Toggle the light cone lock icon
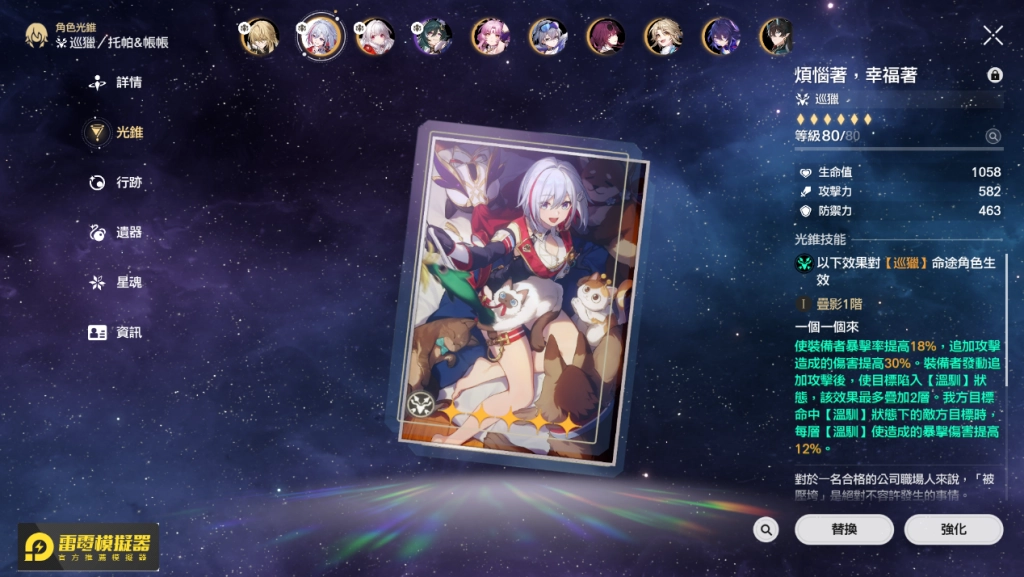The image size is (1024, 577). [x=994, y=75]
